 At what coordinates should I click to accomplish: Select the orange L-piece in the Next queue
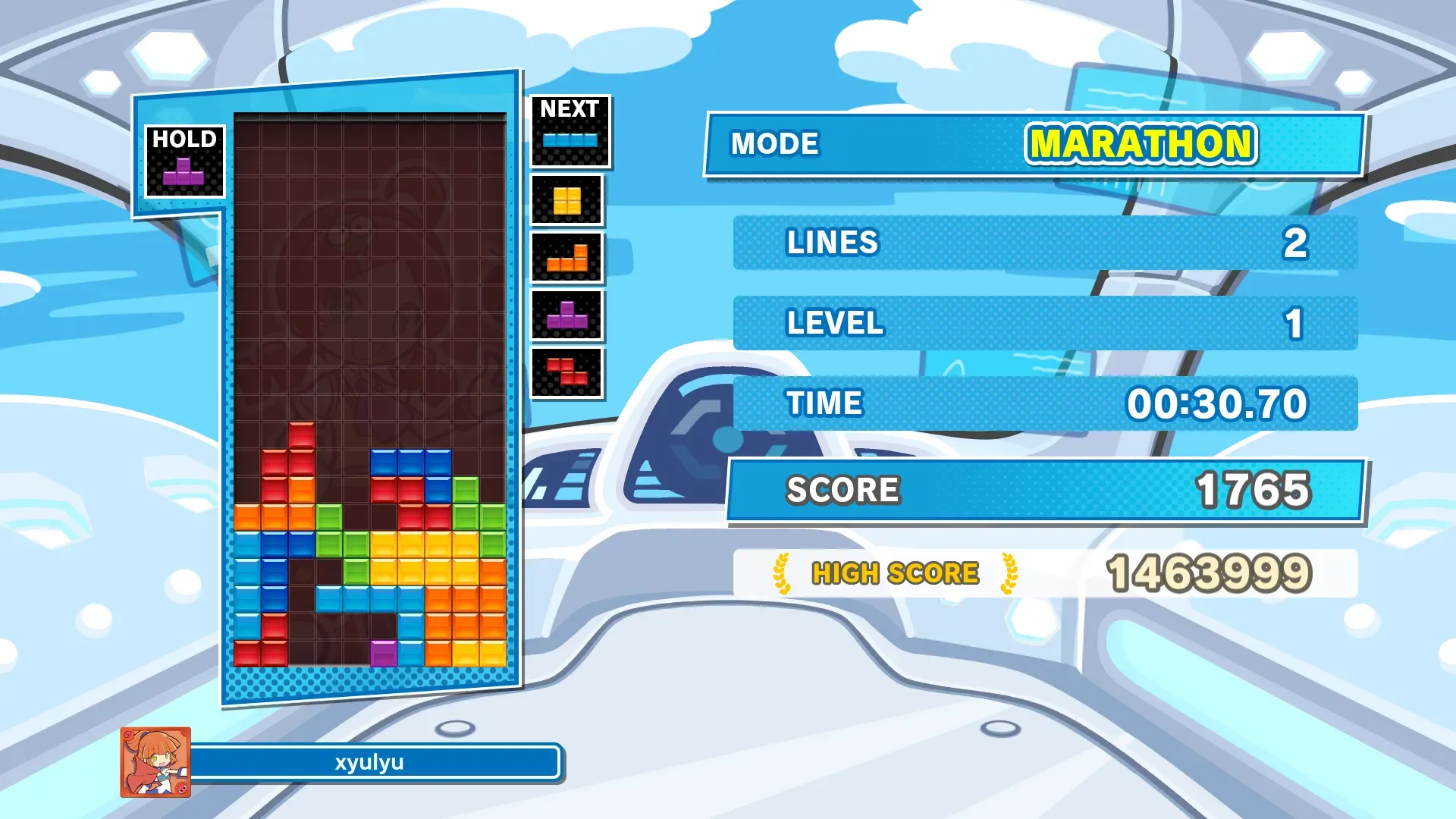(567, 259)
